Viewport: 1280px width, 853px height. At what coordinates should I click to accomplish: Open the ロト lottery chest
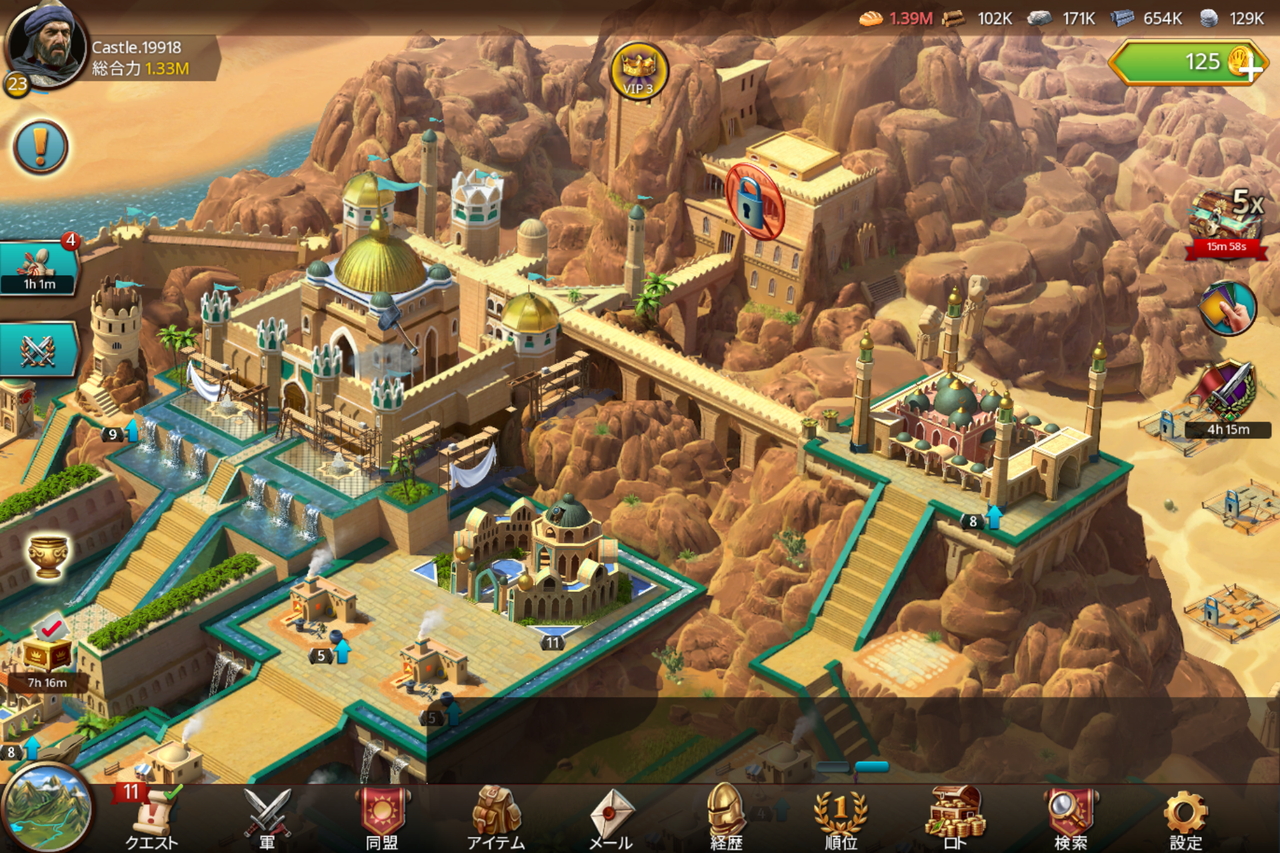point(956,816)
